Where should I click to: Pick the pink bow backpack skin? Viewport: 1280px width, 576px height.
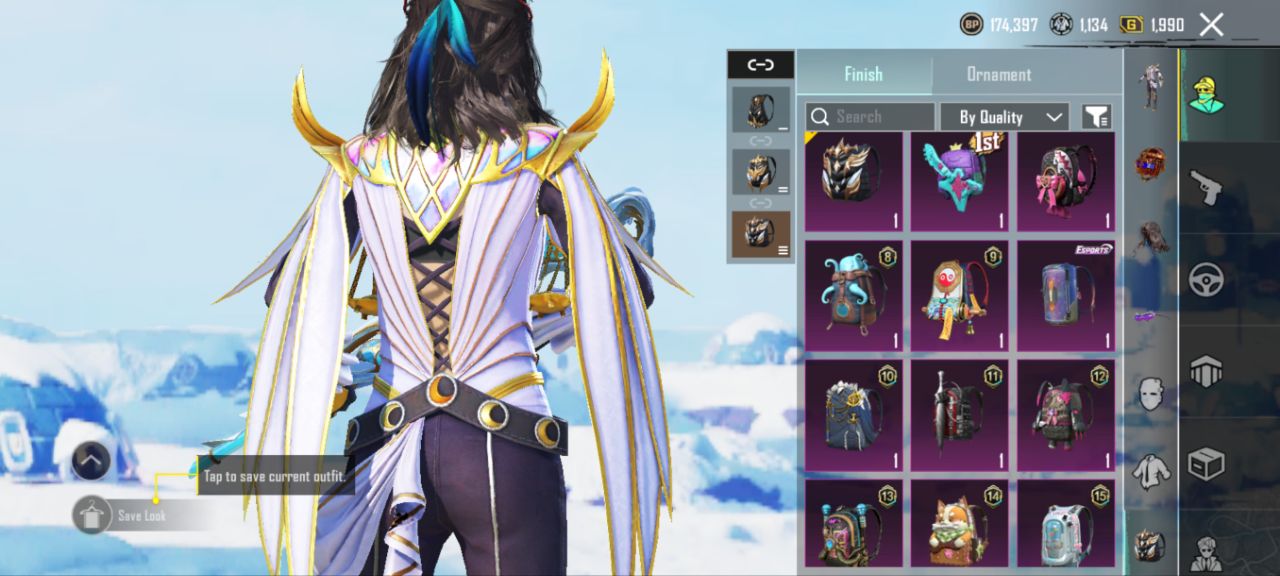tap(1065, 181)
